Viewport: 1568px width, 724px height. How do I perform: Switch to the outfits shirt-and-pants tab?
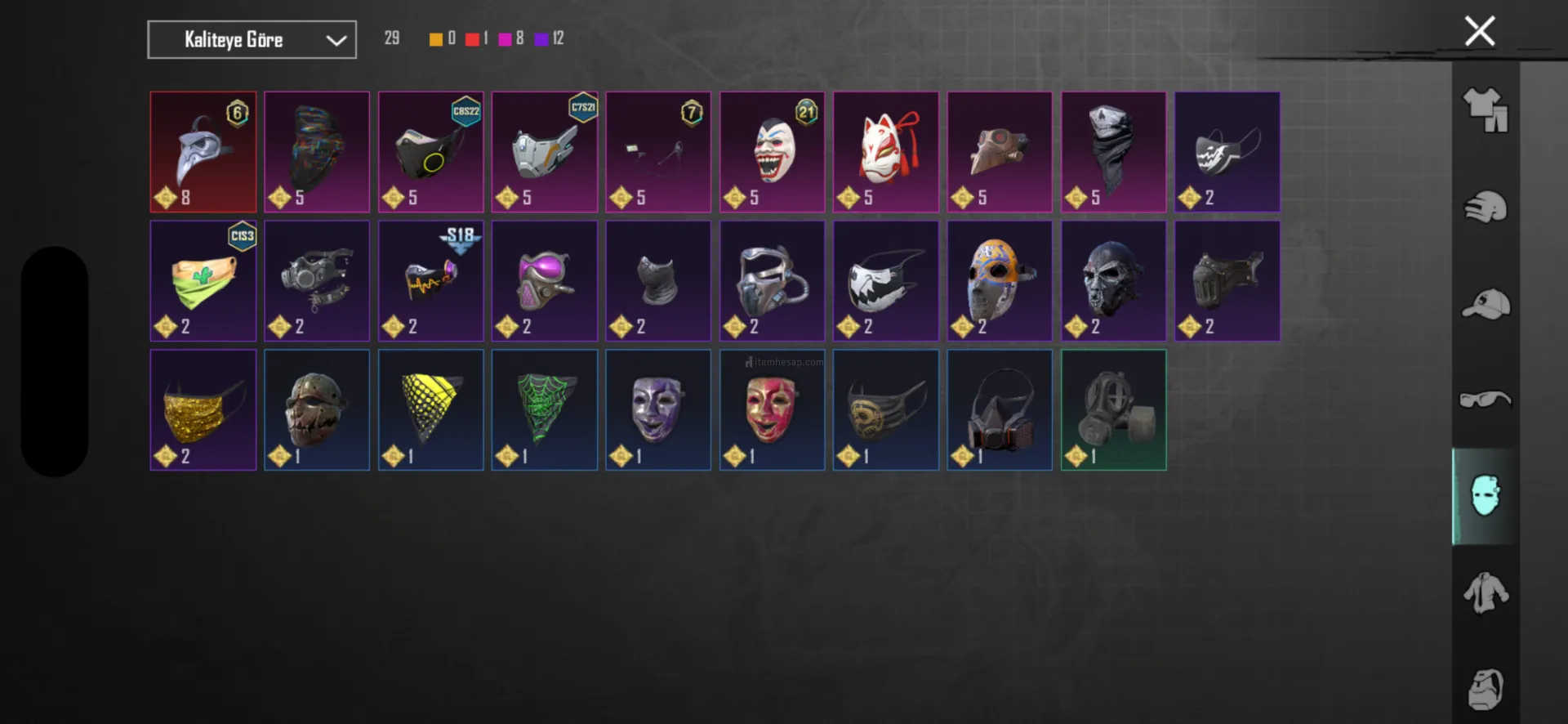pos(1485,110)
